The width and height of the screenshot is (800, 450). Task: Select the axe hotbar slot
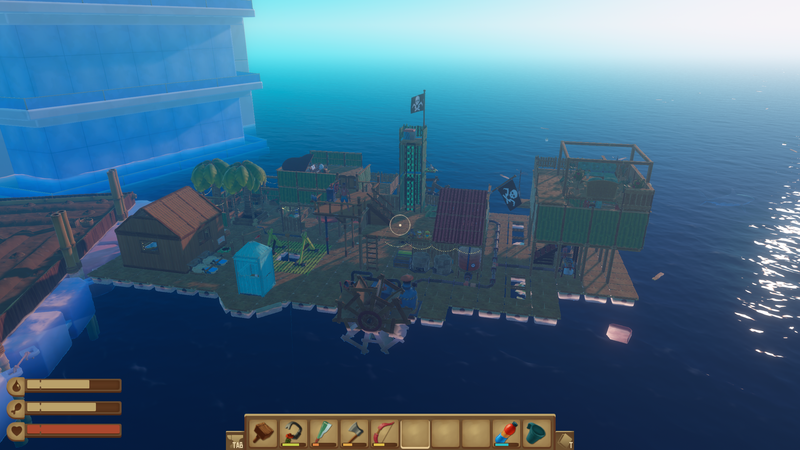click(x=354, y=432)
